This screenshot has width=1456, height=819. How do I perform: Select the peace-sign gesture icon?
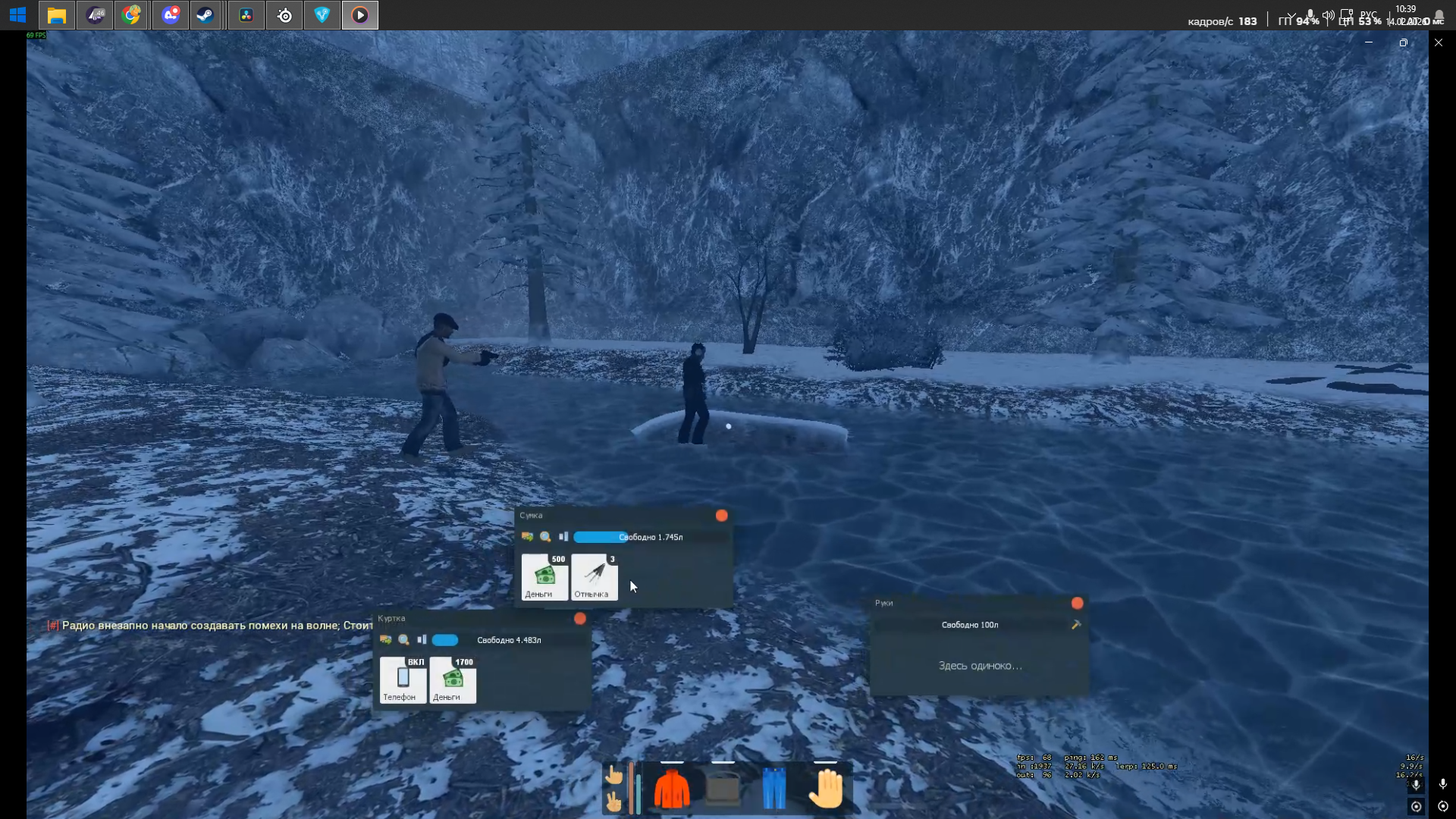point(613,801)
